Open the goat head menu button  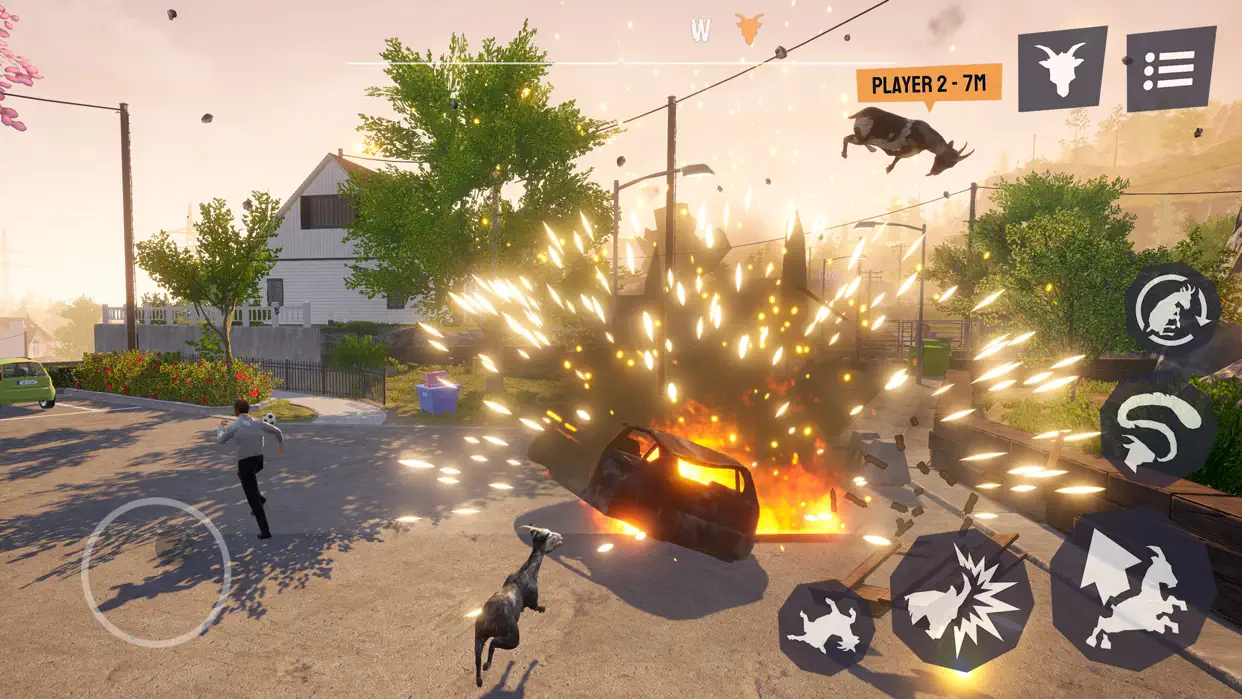click(x=1062, y=68)
